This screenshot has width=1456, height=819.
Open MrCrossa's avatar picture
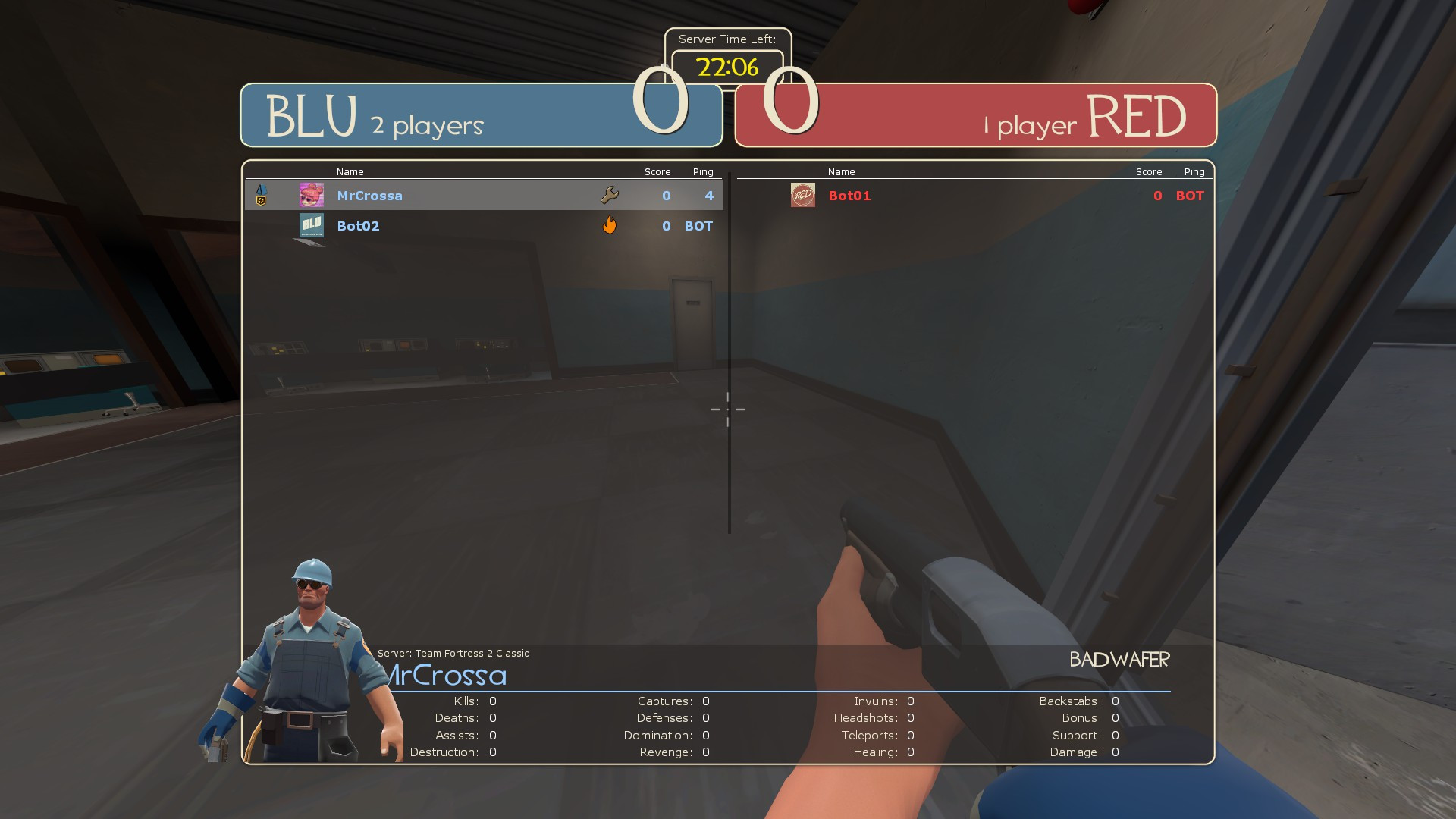pyautogui.click(x=311, y=195)
